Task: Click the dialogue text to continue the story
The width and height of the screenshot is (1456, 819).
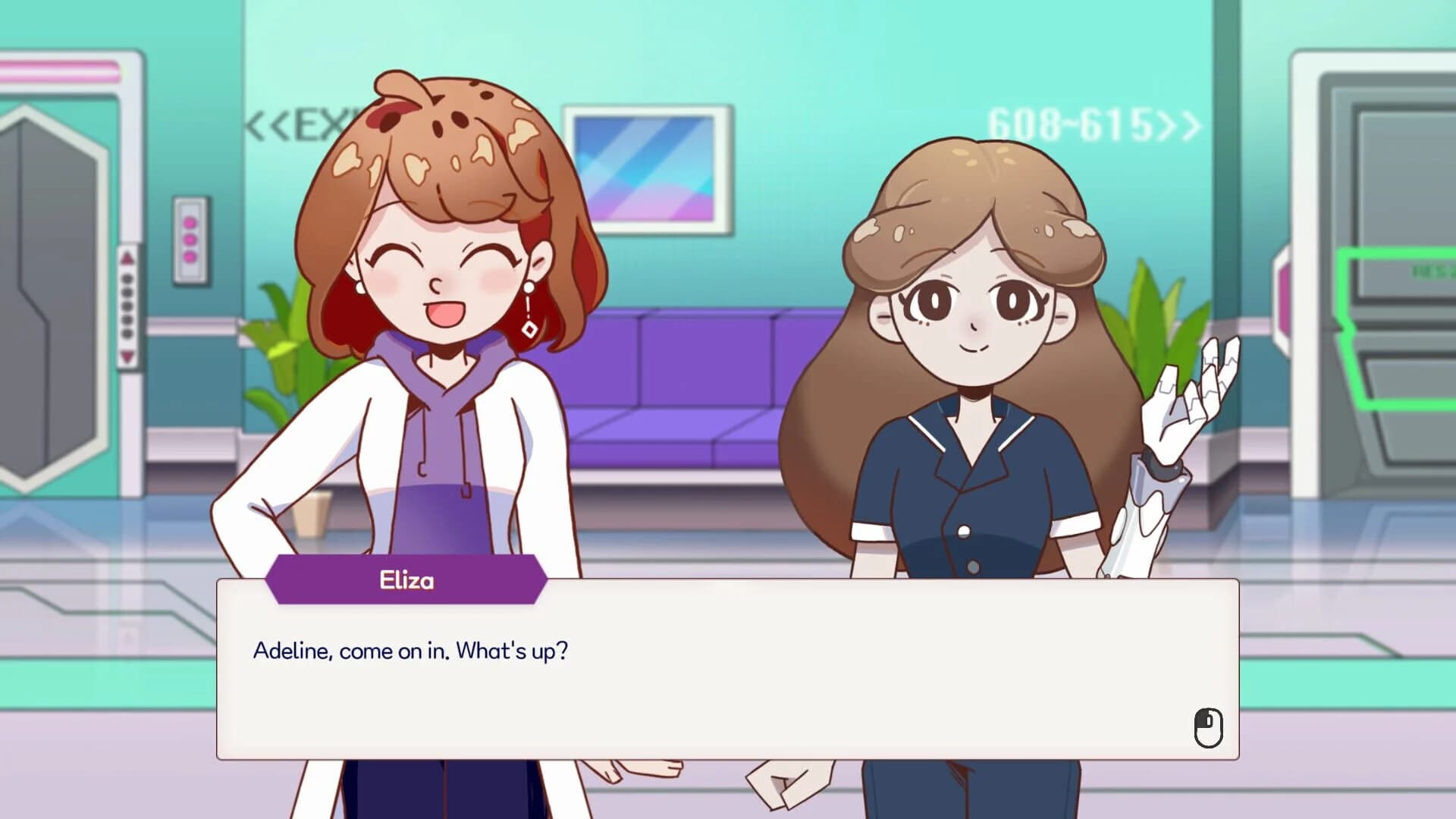Action: coord(409,651)
